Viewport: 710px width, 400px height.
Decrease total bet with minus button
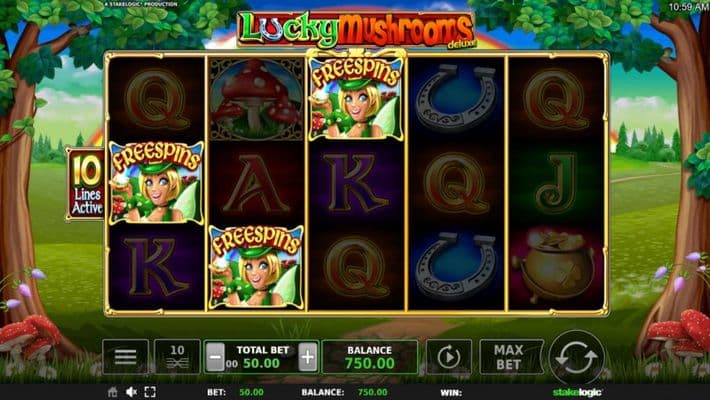[215, 357]
